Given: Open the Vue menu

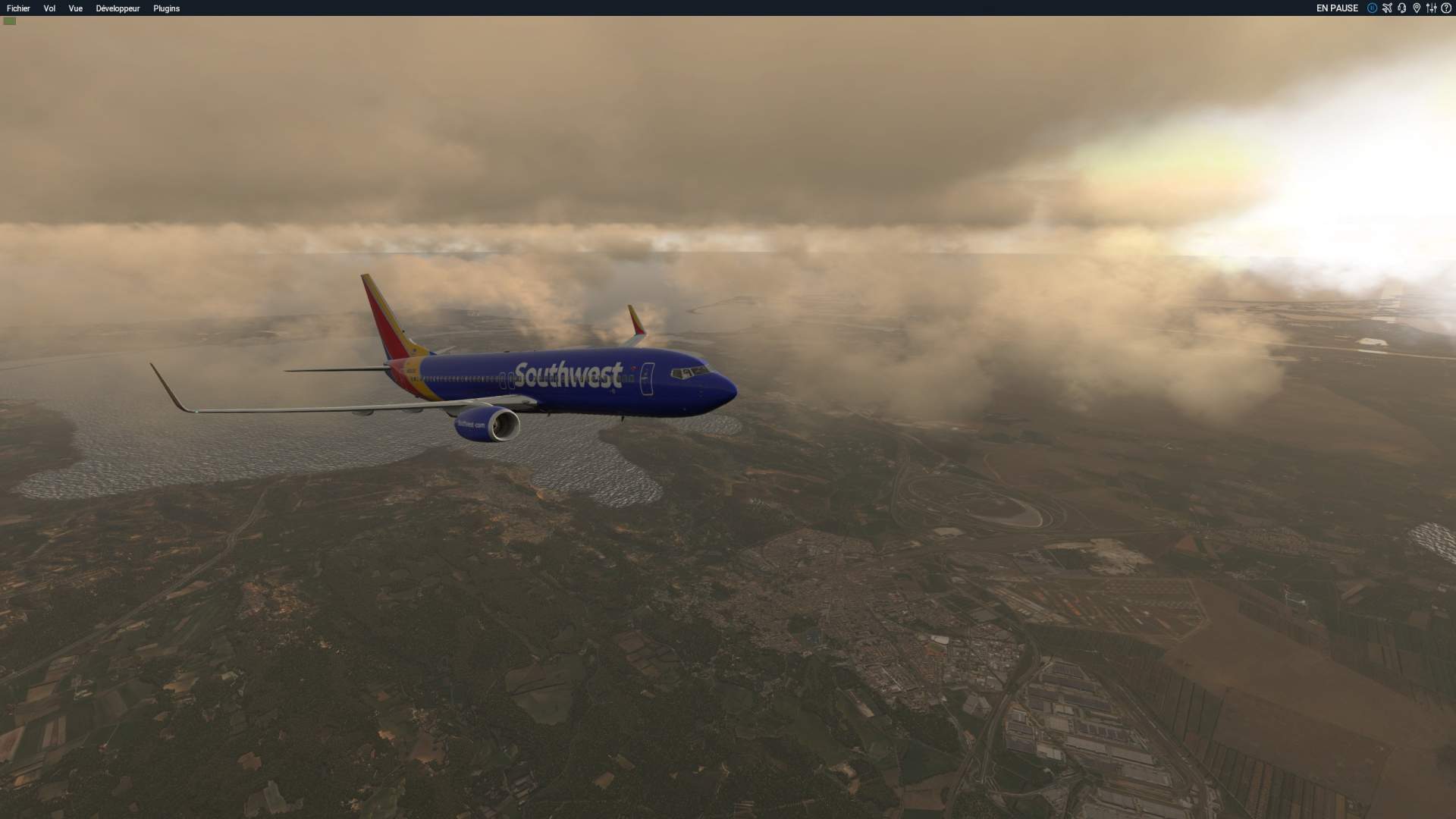Looking at the screenshot, I should point(75,8).
